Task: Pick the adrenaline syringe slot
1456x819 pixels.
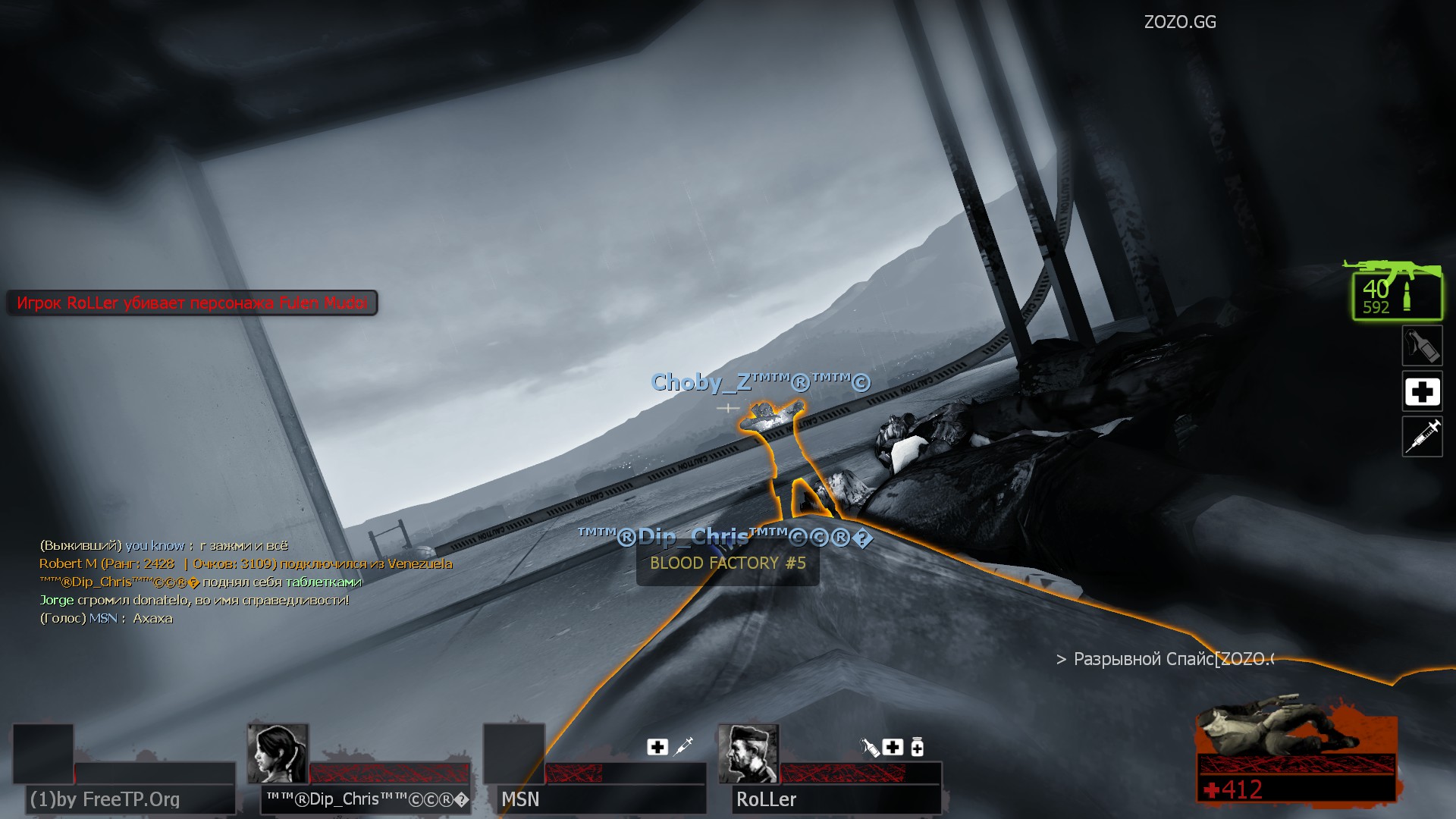Action: coord(1422,437)
